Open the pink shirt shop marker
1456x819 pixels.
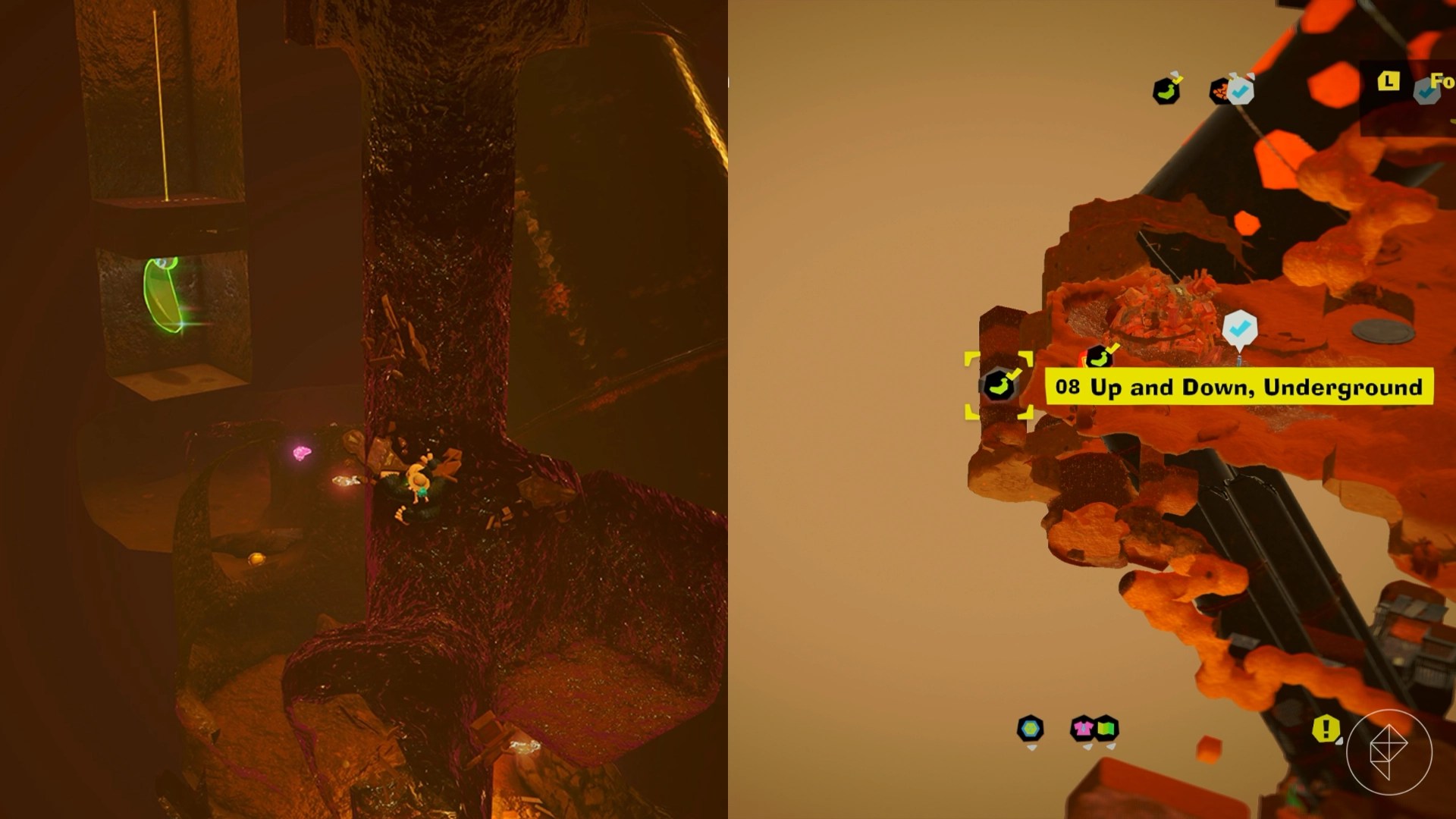[1083, 729]
